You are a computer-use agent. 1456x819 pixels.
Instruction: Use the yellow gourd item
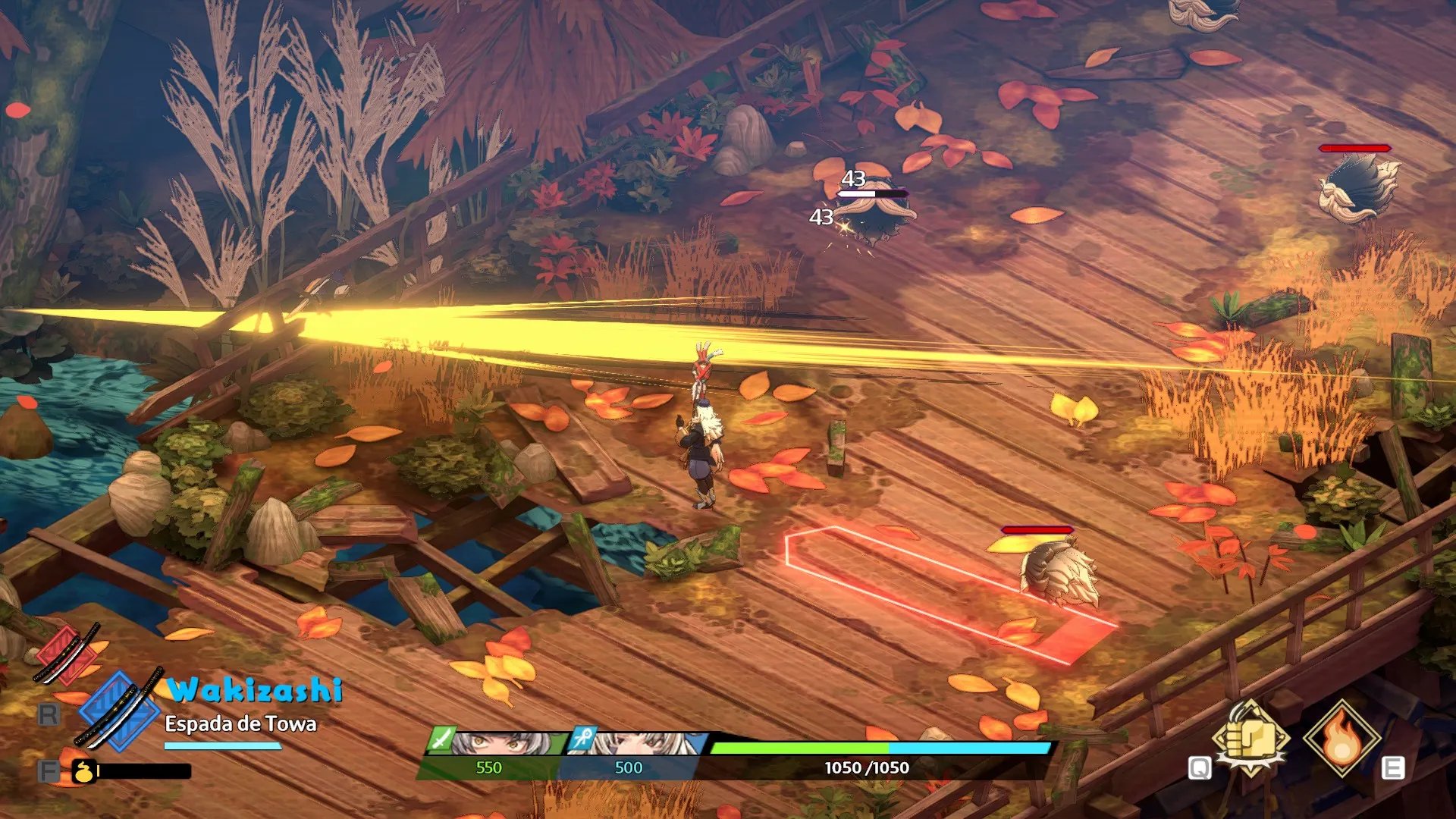(x=83, y=771)
